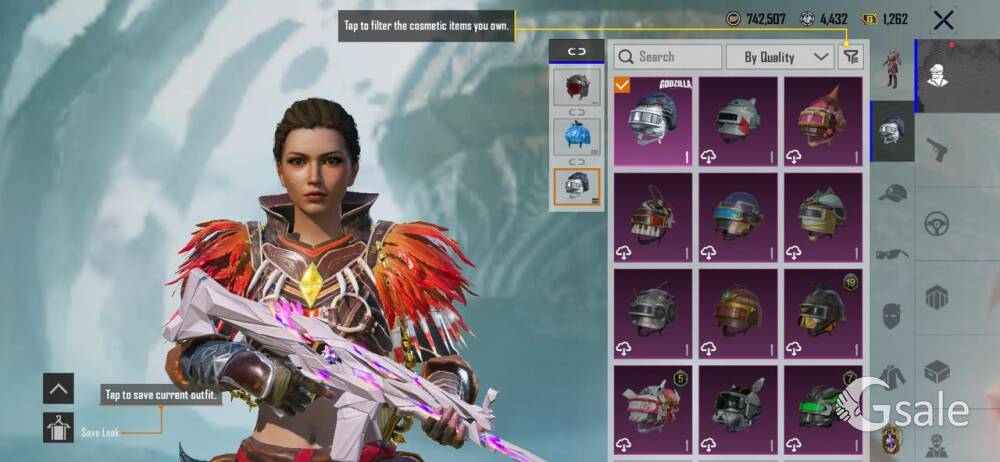Screen dimensions: 1000x462
Task: Save current outfit with Save Look
Action: click(x=59, y=428)
